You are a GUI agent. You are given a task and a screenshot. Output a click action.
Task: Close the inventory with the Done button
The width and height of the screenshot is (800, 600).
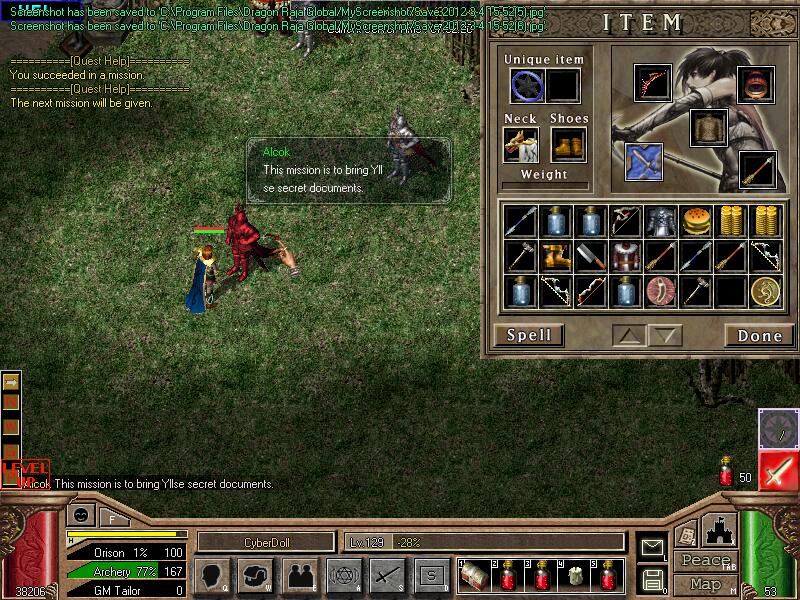coord(759,335)
